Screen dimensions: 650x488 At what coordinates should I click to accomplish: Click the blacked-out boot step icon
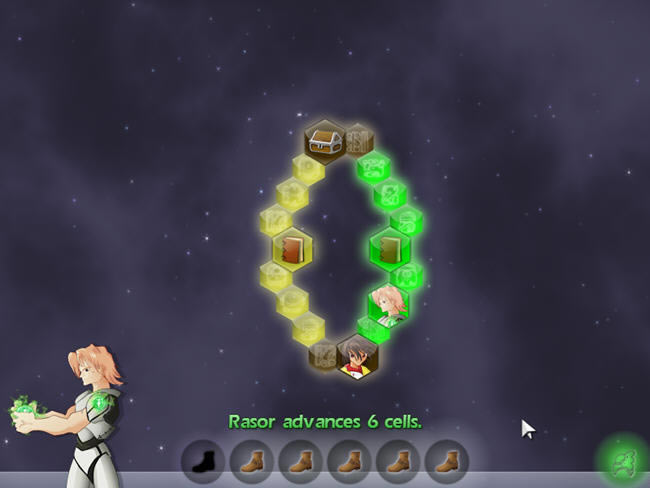[203, 462]
